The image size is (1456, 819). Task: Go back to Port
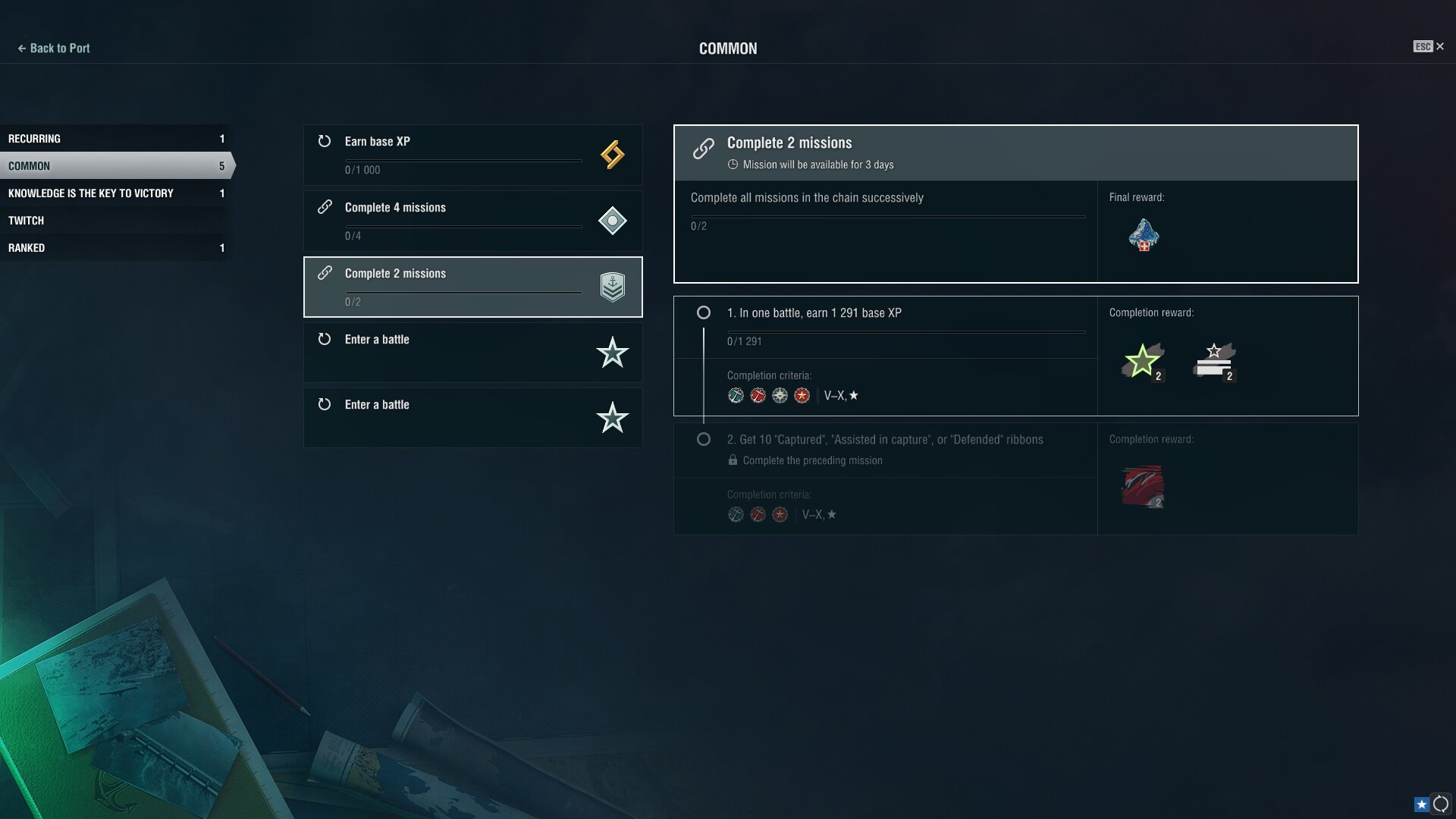click(x=54, y=49)
